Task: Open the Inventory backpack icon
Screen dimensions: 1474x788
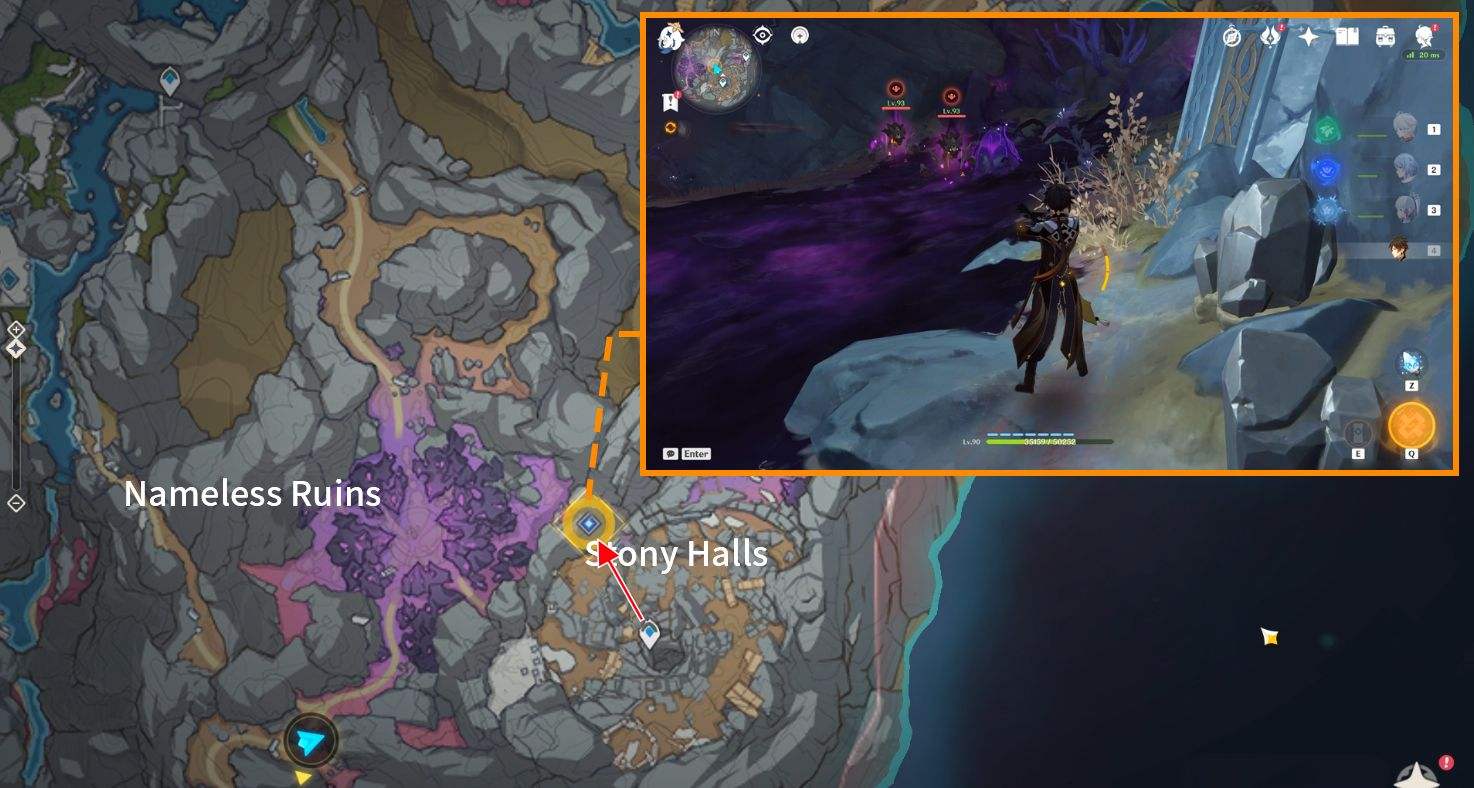Action: [1385, 37]
